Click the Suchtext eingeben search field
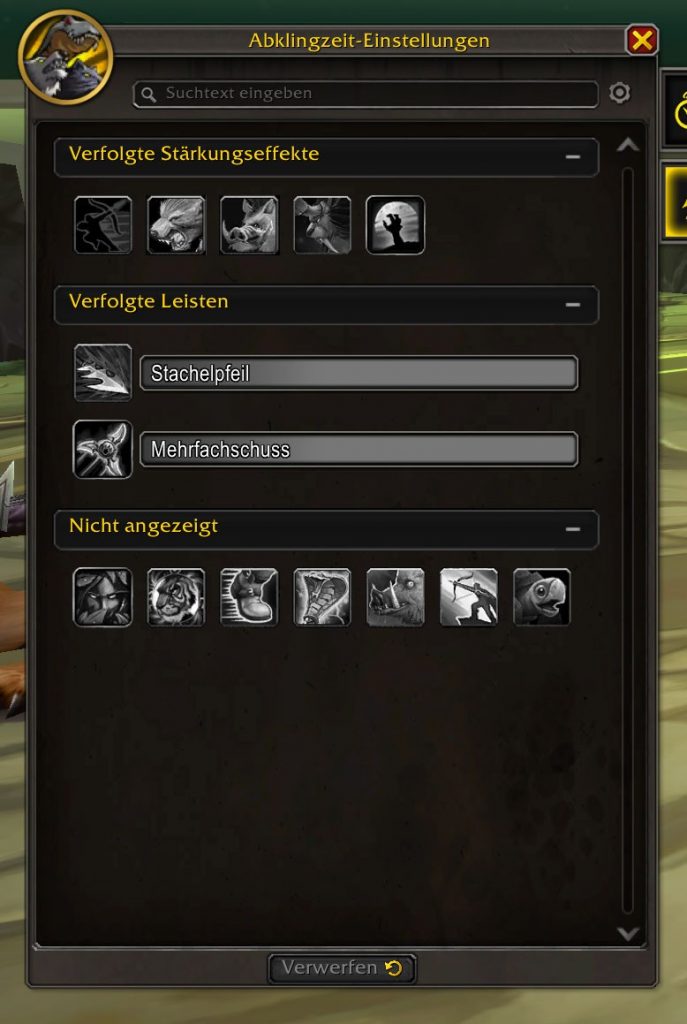 [365, 94]
